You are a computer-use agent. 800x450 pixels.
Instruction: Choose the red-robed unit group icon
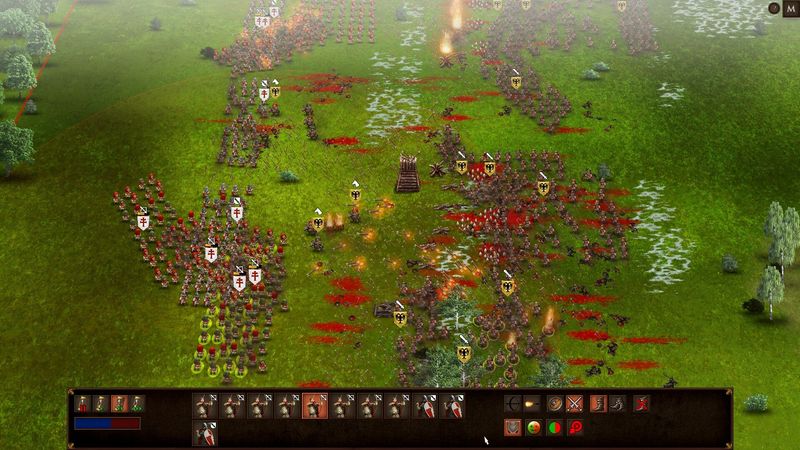pyautogui.click(x=84, y=404)
